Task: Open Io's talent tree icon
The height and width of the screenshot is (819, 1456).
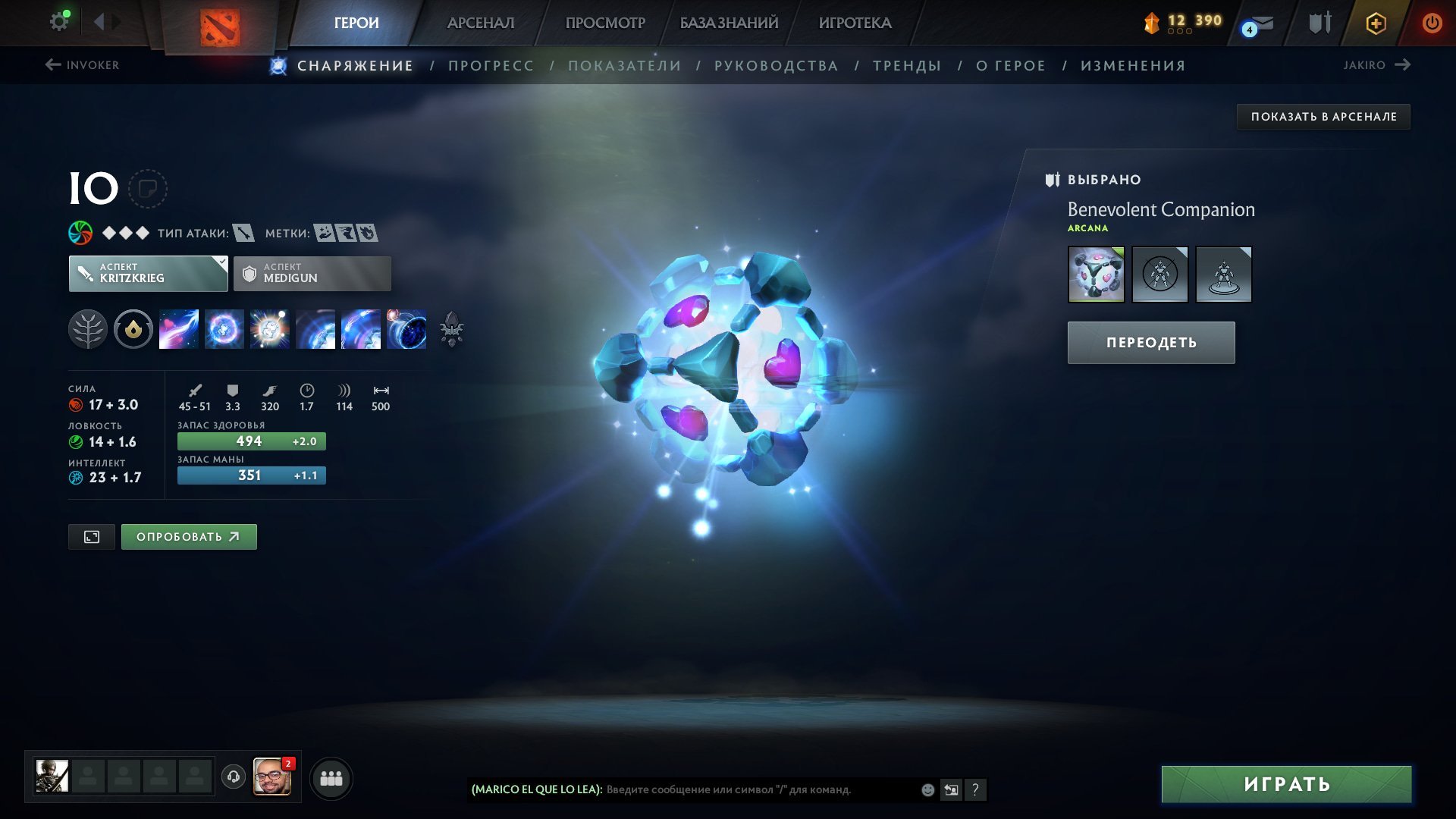Action: pyautogui.click(x=89, y=329)
